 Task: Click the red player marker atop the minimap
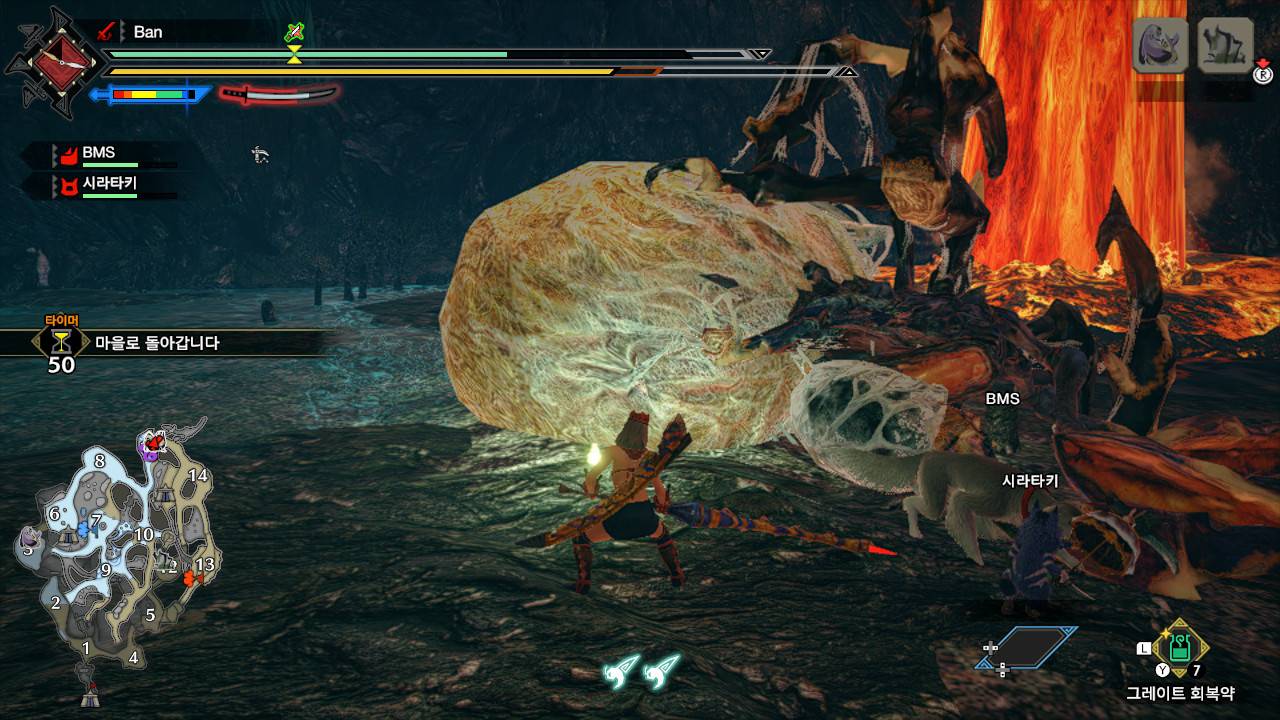click(153, 440)
